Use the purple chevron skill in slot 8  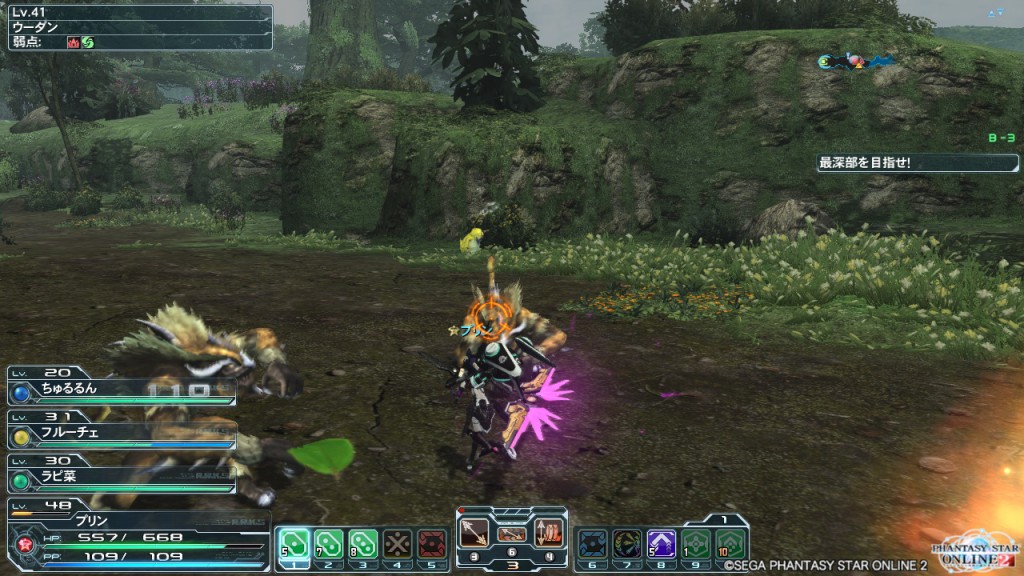pyautogui.click(x=661, y=543)
